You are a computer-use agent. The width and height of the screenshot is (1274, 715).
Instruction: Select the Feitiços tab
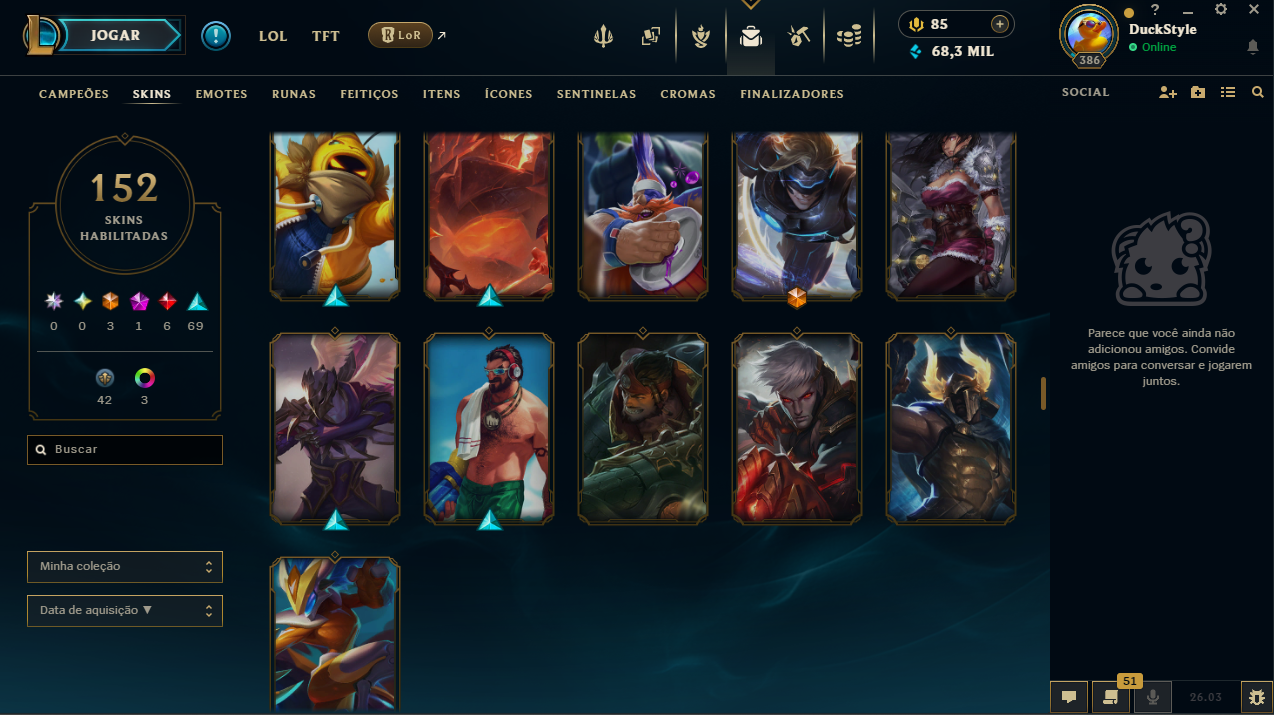tap(369, 94)
